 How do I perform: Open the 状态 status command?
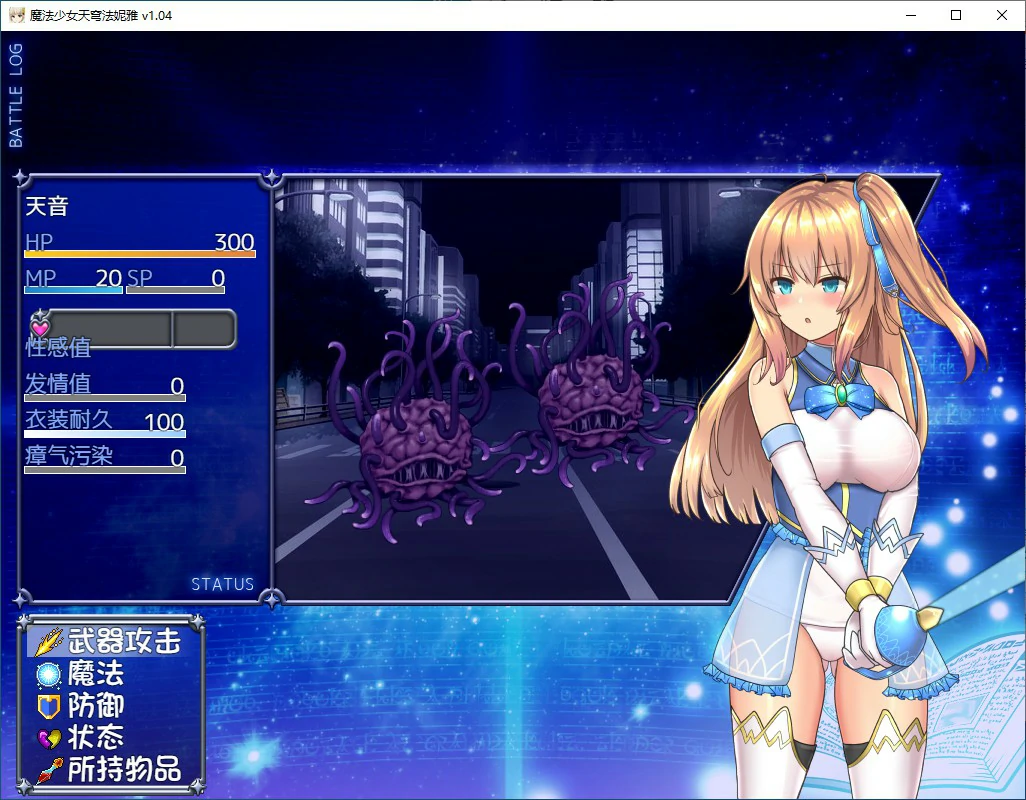pyautogui.click(x=95, y=738)
